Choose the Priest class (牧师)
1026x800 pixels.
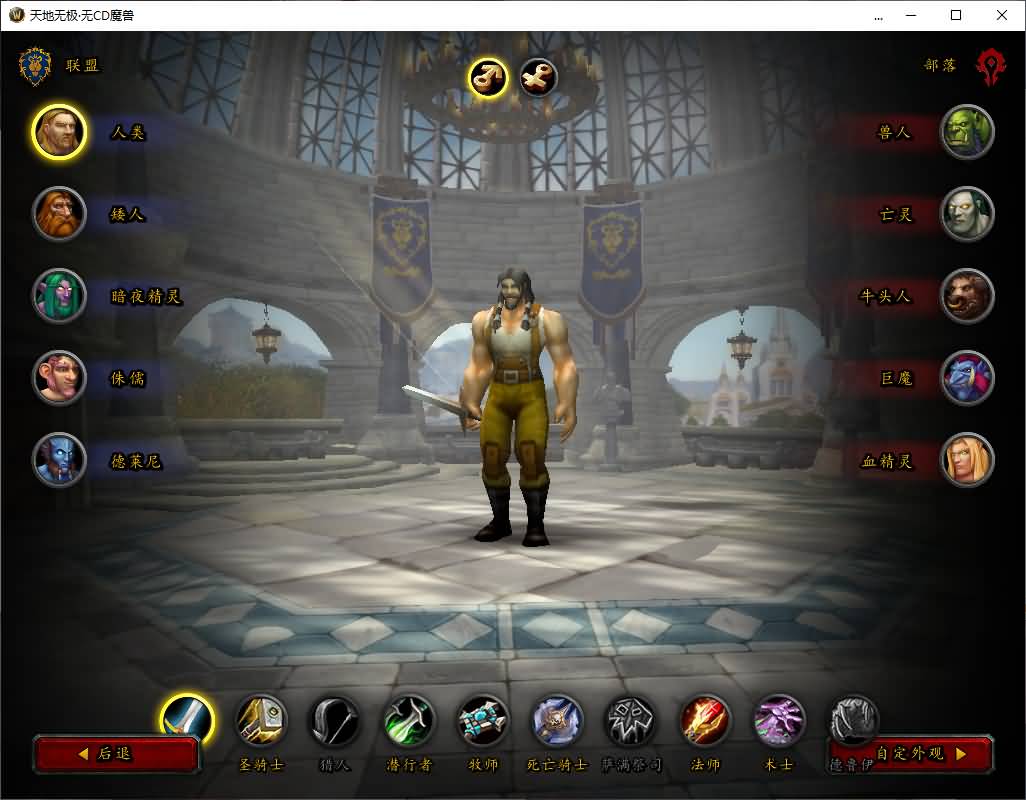pyautogui.click(x=483, y=720)
